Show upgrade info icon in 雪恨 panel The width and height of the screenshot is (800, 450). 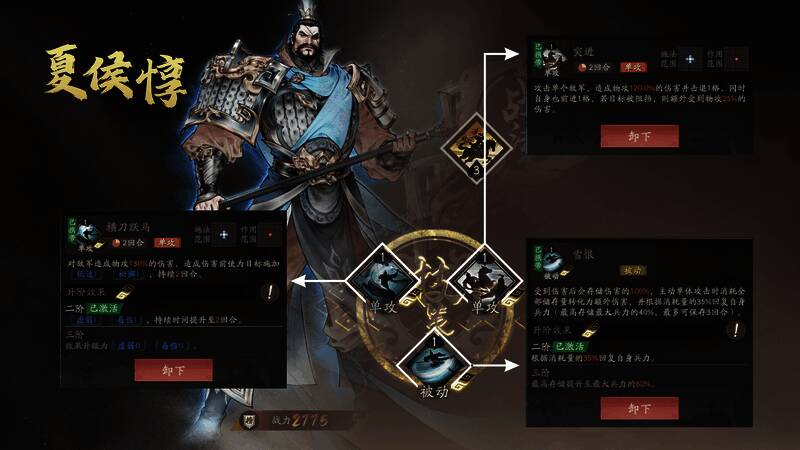pyautogui.click(x=737, y=330)
